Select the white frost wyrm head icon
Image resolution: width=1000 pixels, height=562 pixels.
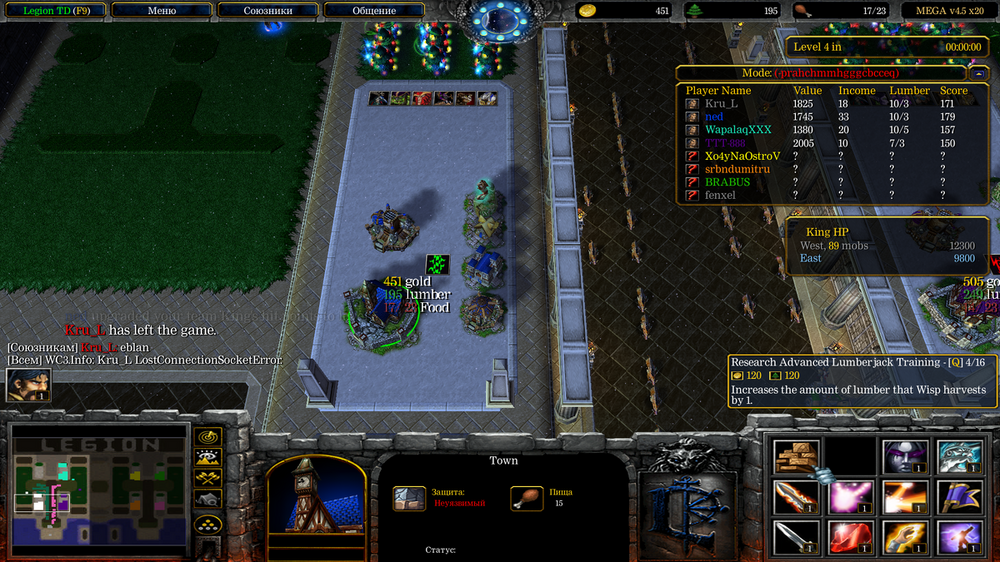[x=958, y=456]
